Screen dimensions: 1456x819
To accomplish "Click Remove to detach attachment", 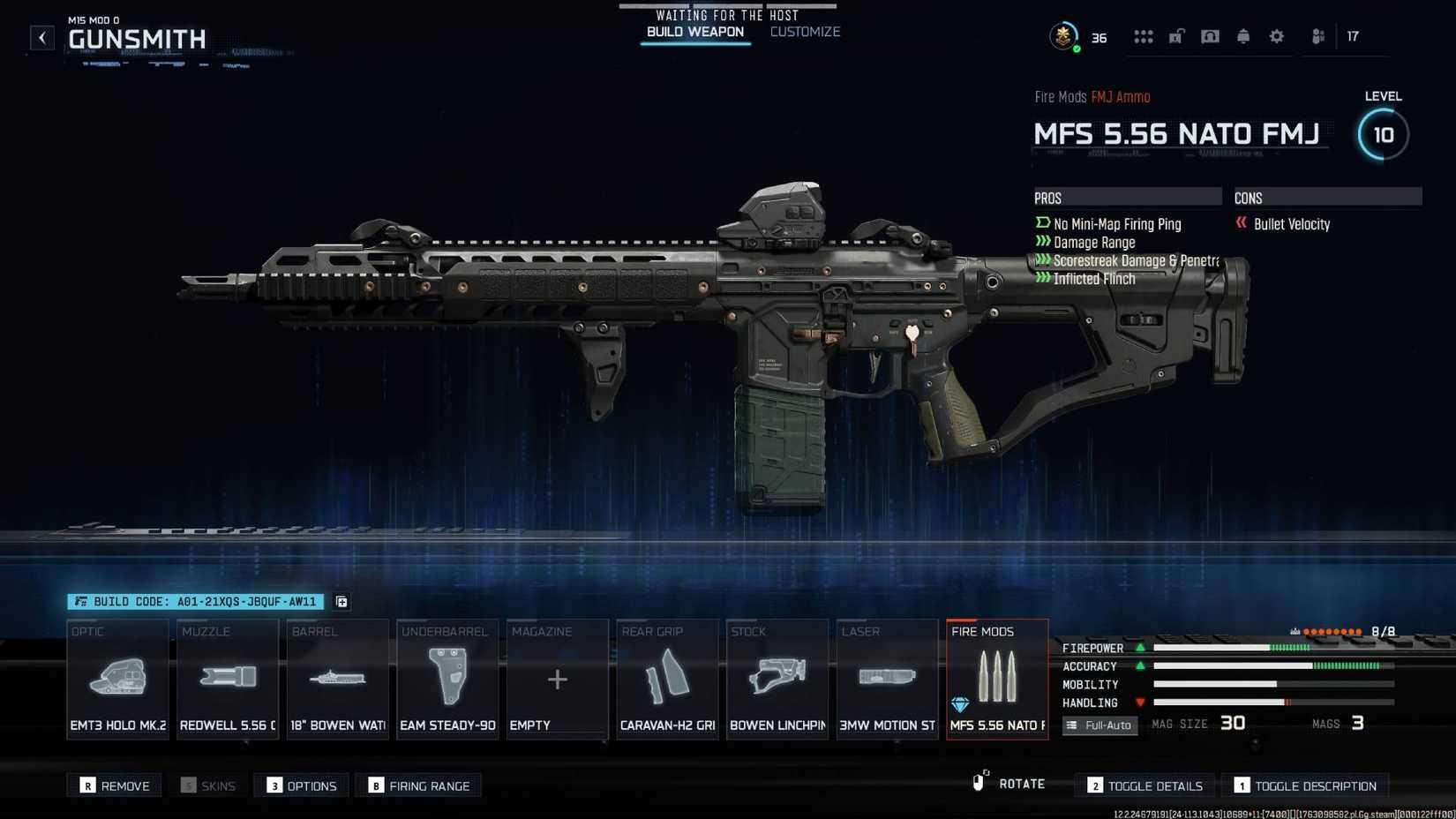I will coord(114,785).
